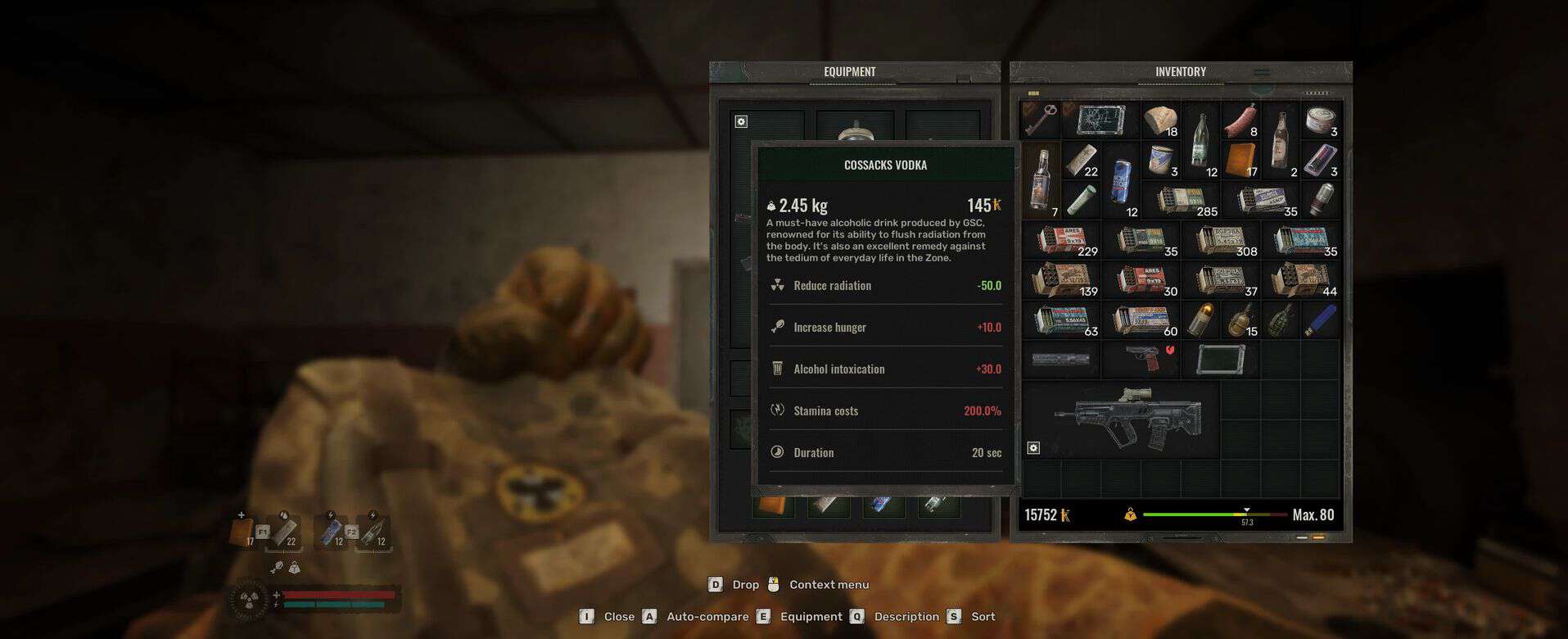Viewport: 1568px width, 639px height.
Task: Click the suppressor attachment item
Action: (x=1061, y=360)
